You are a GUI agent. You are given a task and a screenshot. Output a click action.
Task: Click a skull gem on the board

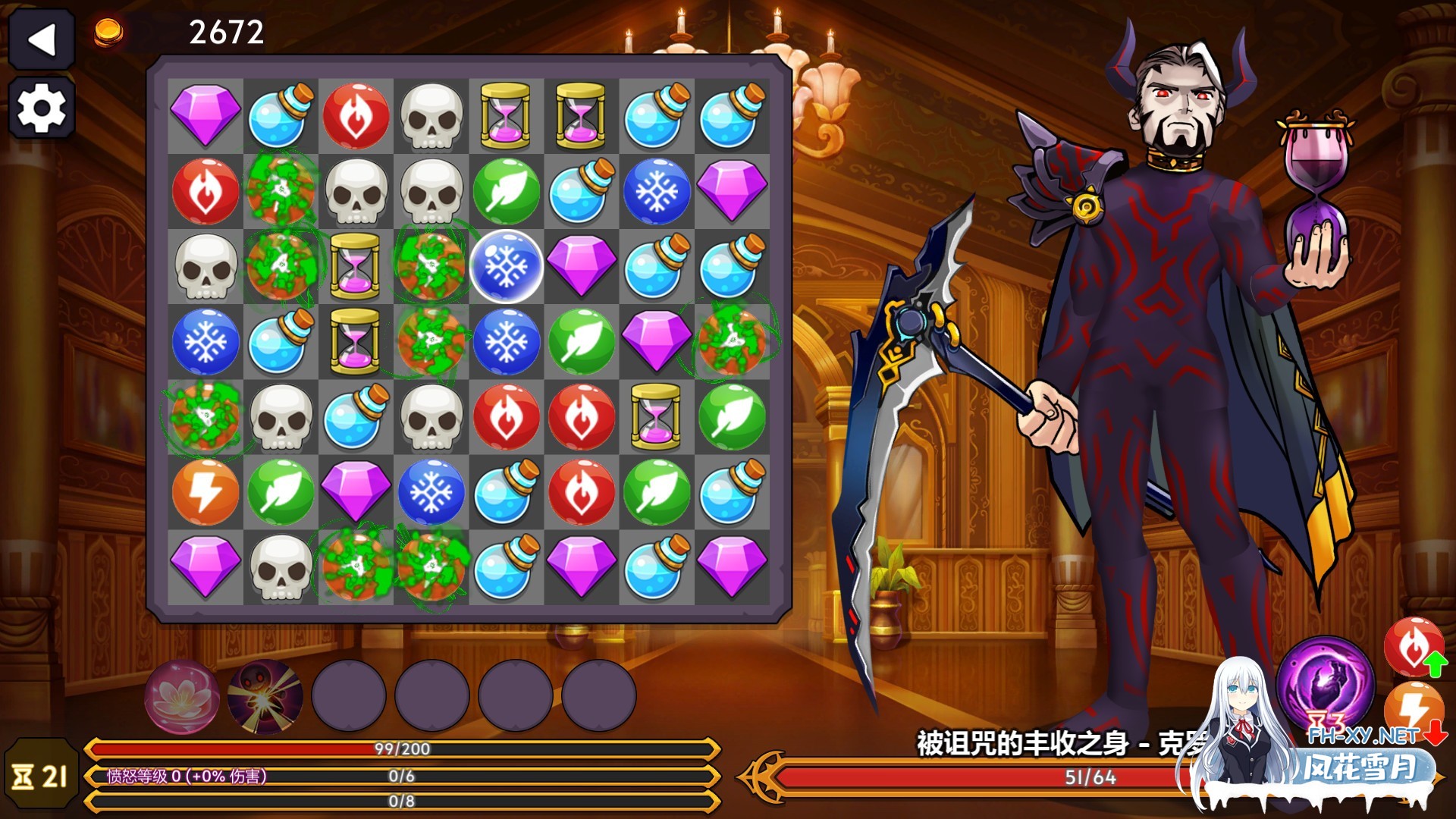pyautogui.click(x=431, y=112)
